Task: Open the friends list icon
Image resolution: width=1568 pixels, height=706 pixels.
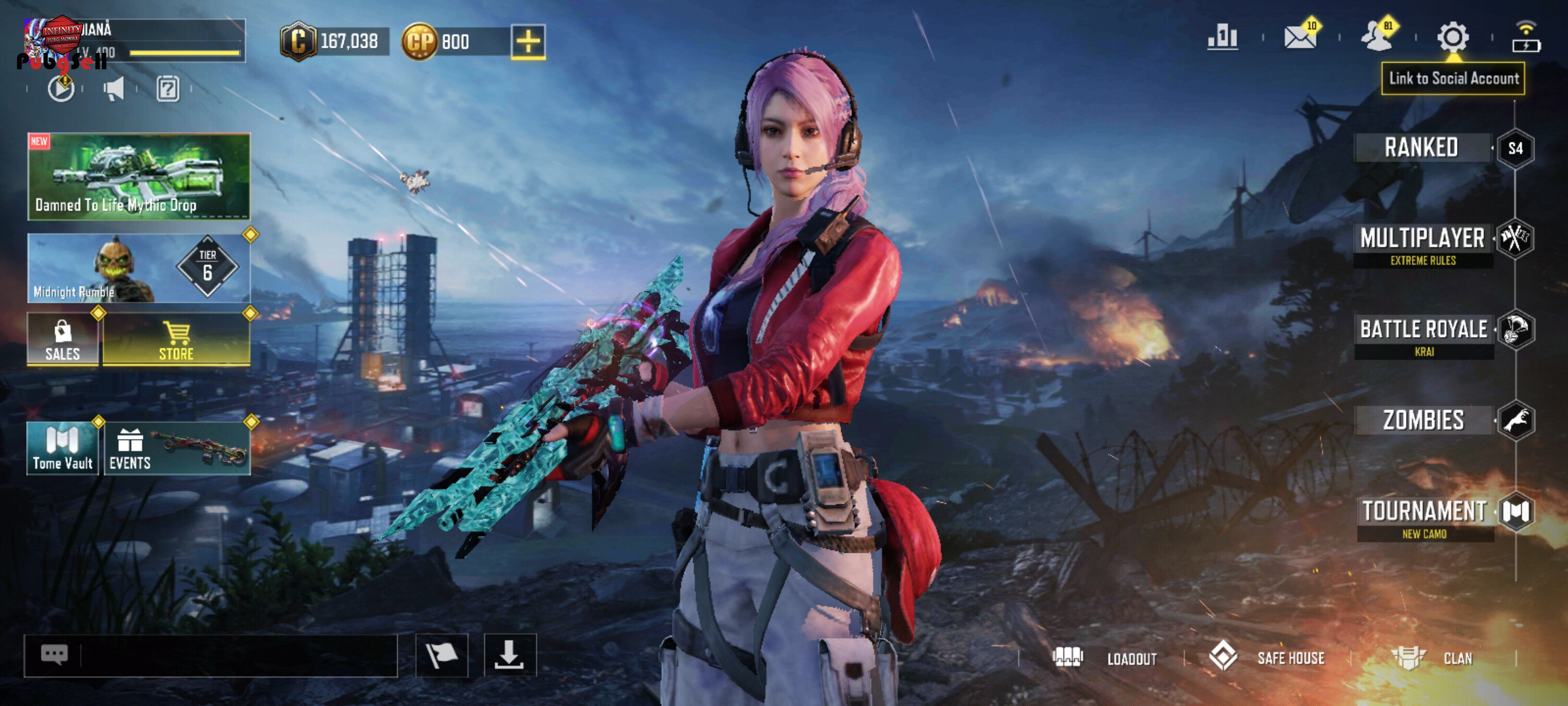Action: tap(1377, 37)
